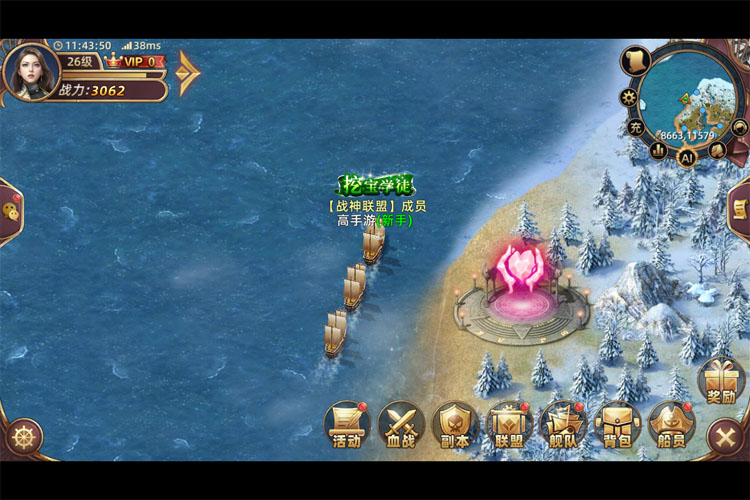
Task: Open the bar chart rankings icon
Action: point(659,150)
